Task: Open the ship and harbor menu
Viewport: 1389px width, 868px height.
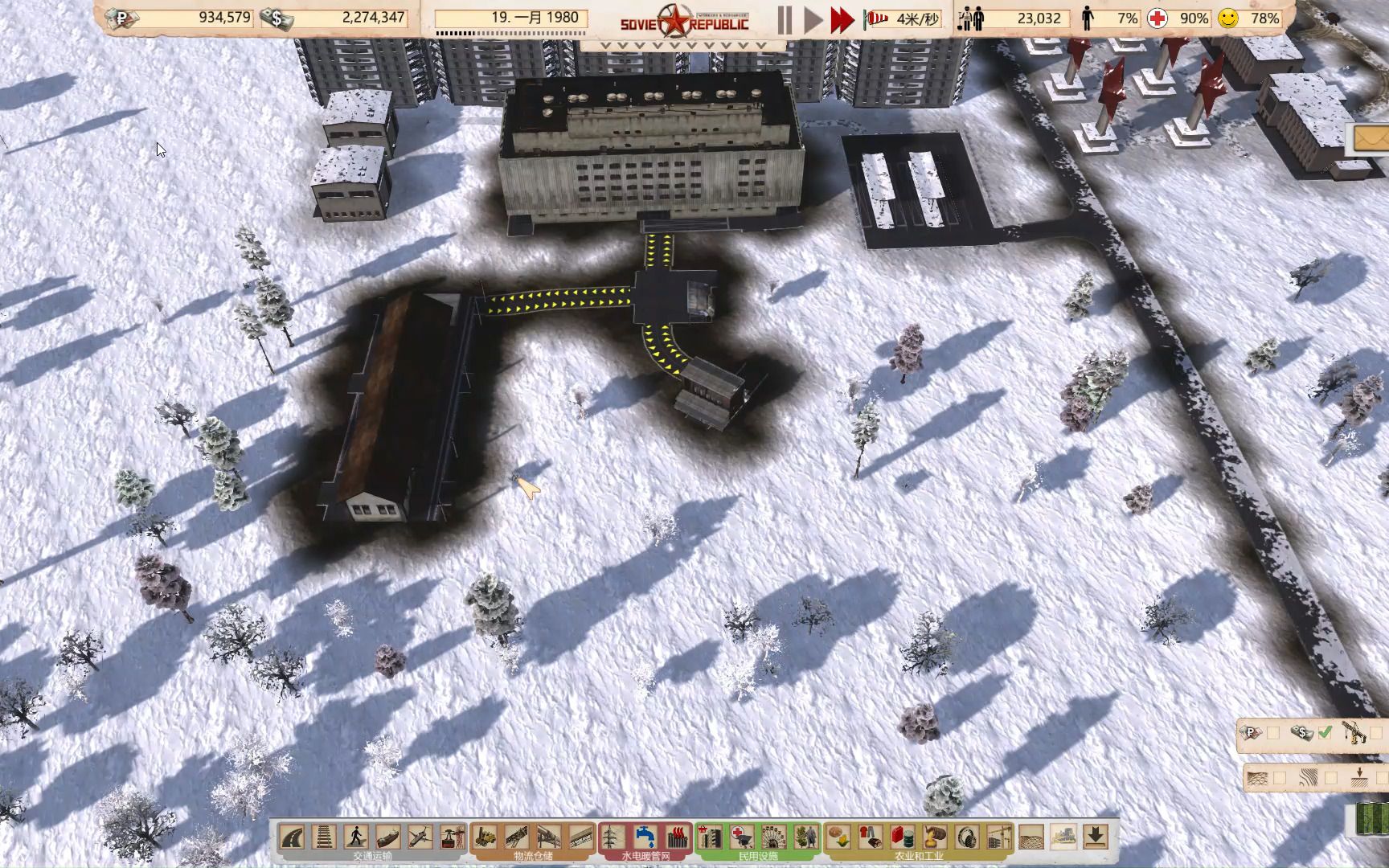Action: click(388, 837)
